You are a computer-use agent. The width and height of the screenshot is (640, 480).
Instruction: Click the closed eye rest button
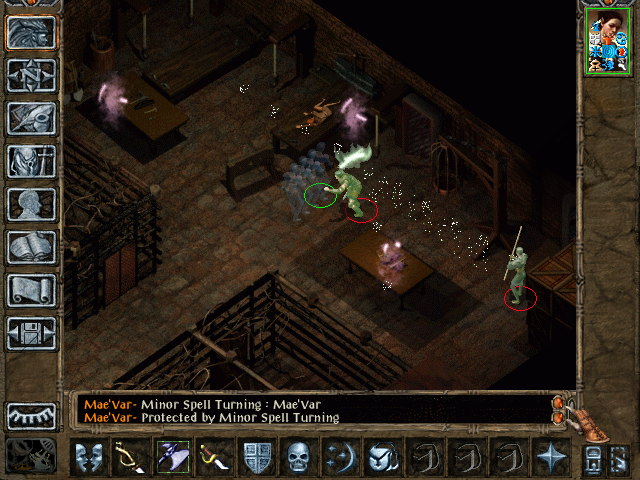click(31, 416)
